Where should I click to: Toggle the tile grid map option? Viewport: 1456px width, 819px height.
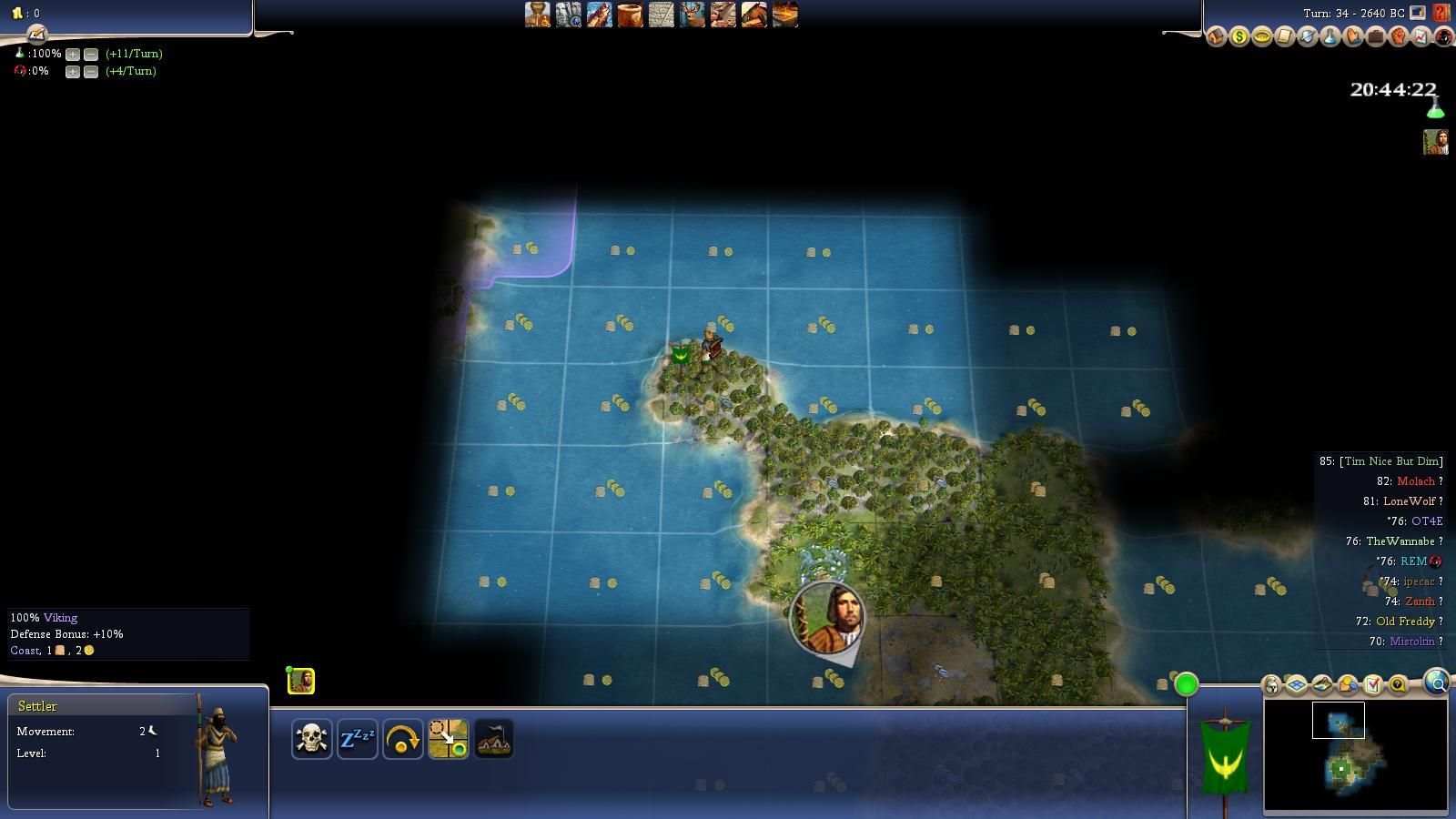[1297, 684]
